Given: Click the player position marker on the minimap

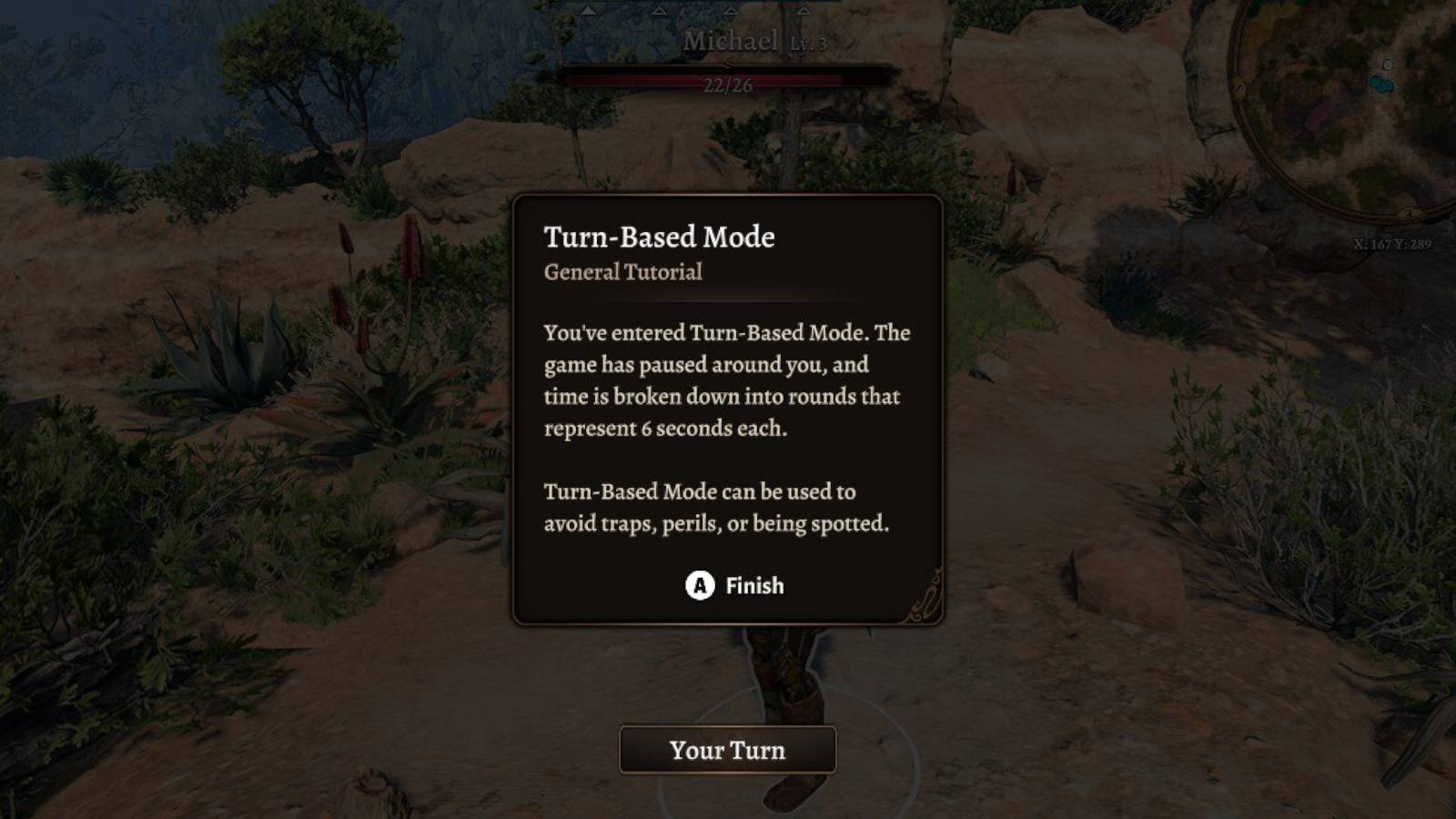Looking at the screenshot, I should click(x=1387, y=64).
